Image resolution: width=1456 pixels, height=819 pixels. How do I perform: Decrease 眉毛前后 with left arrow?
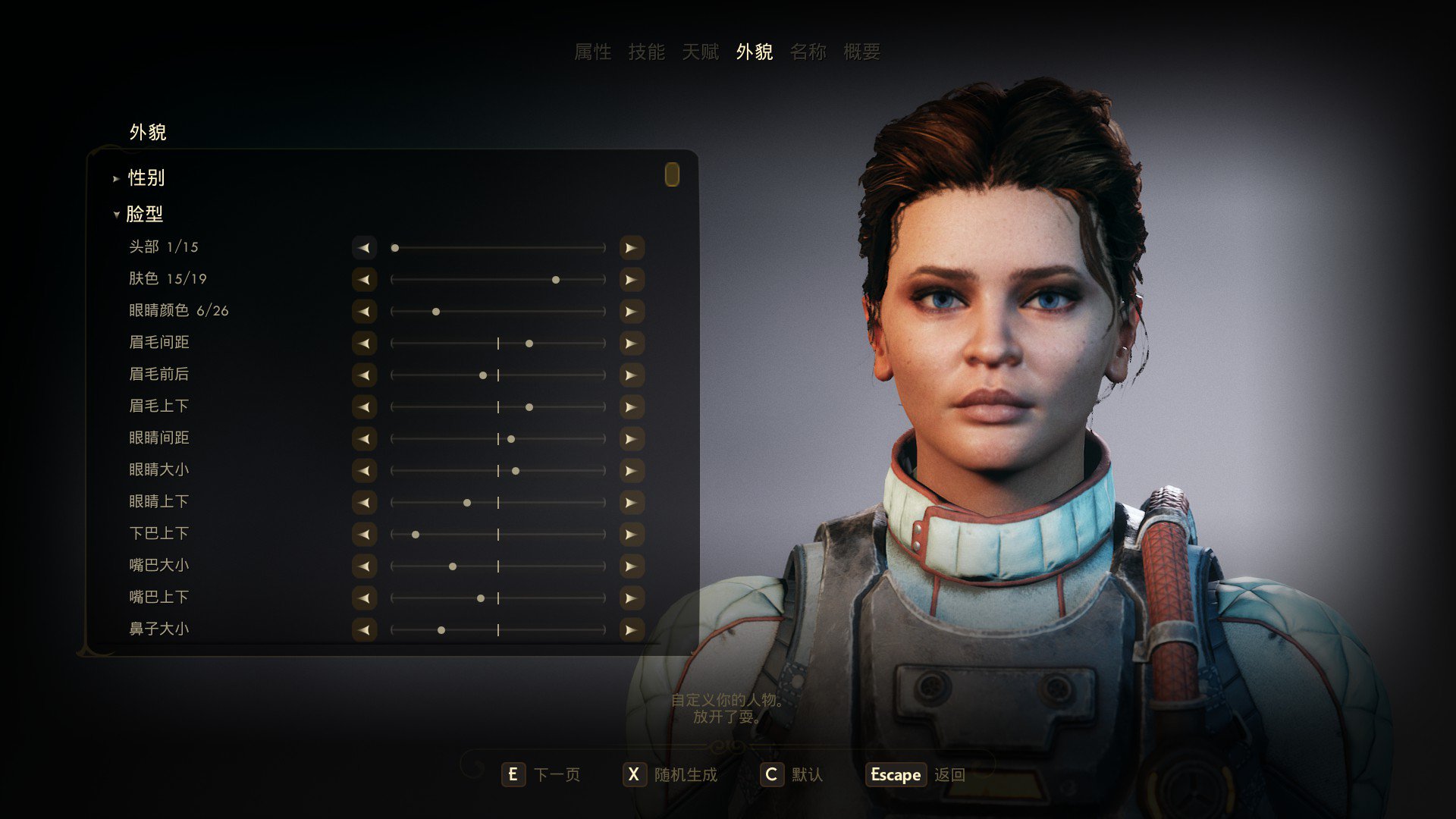click(365, 375)
